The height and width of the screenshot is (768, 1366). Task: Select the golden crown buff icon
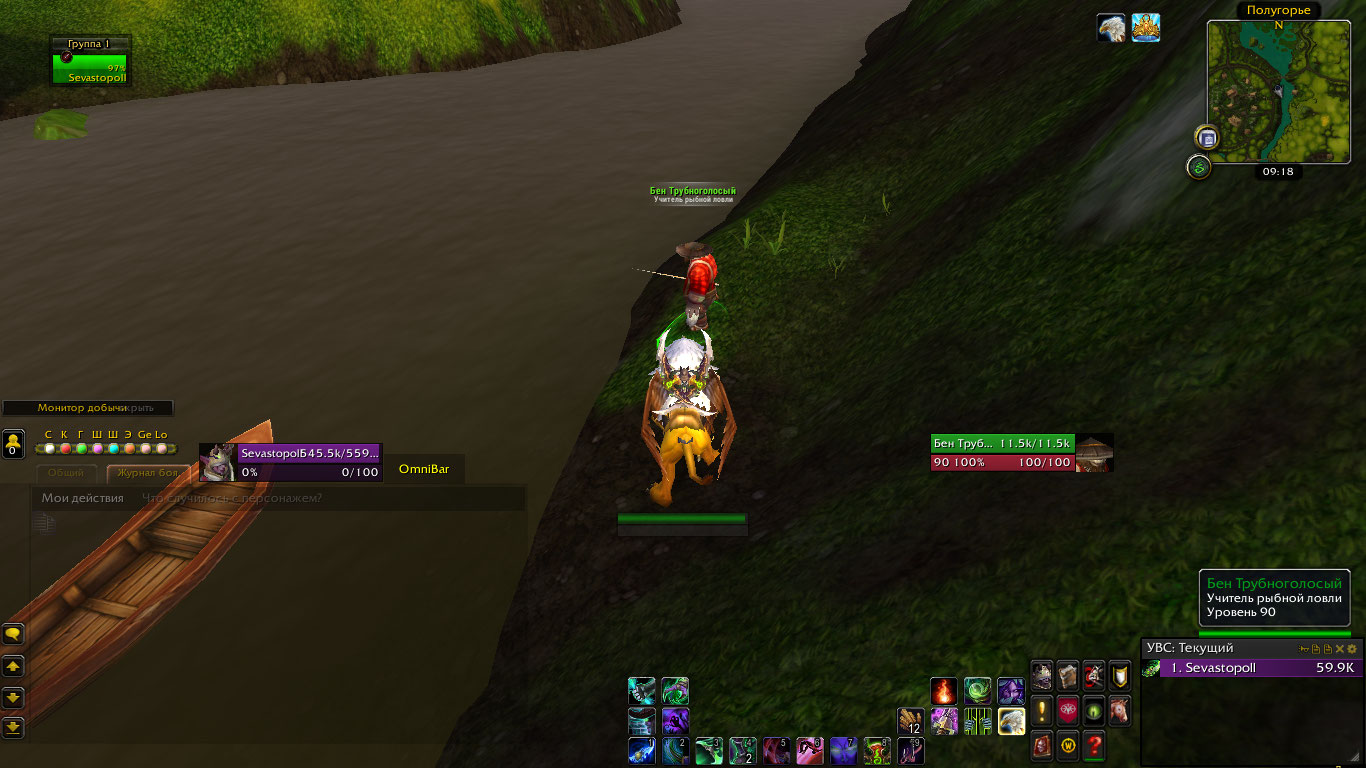point(1146,28)
